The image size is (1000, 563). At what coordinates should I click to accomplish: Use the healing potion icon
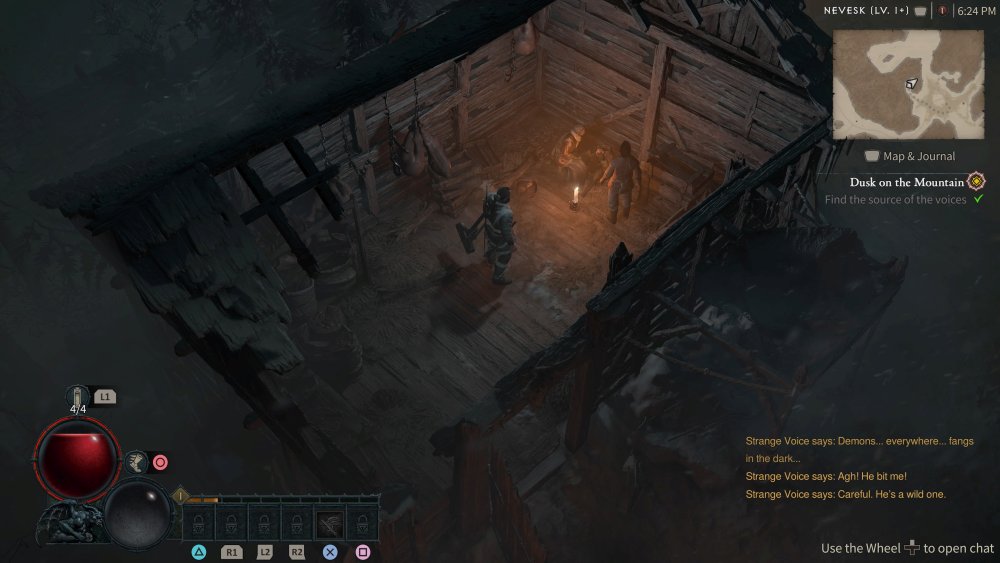click(x=78, y=397)
